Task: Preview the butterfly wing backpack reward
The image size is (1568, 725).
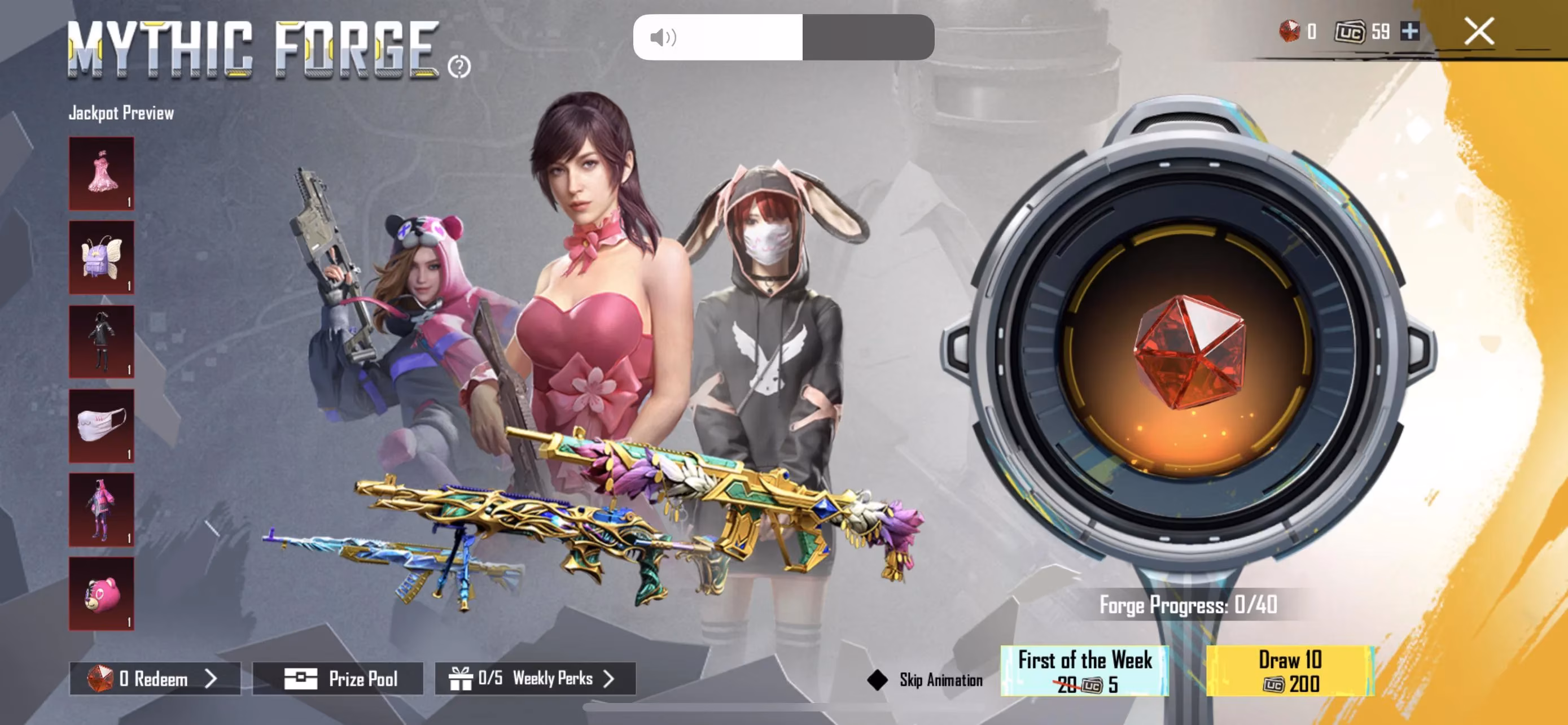Action: click(102, 257)
